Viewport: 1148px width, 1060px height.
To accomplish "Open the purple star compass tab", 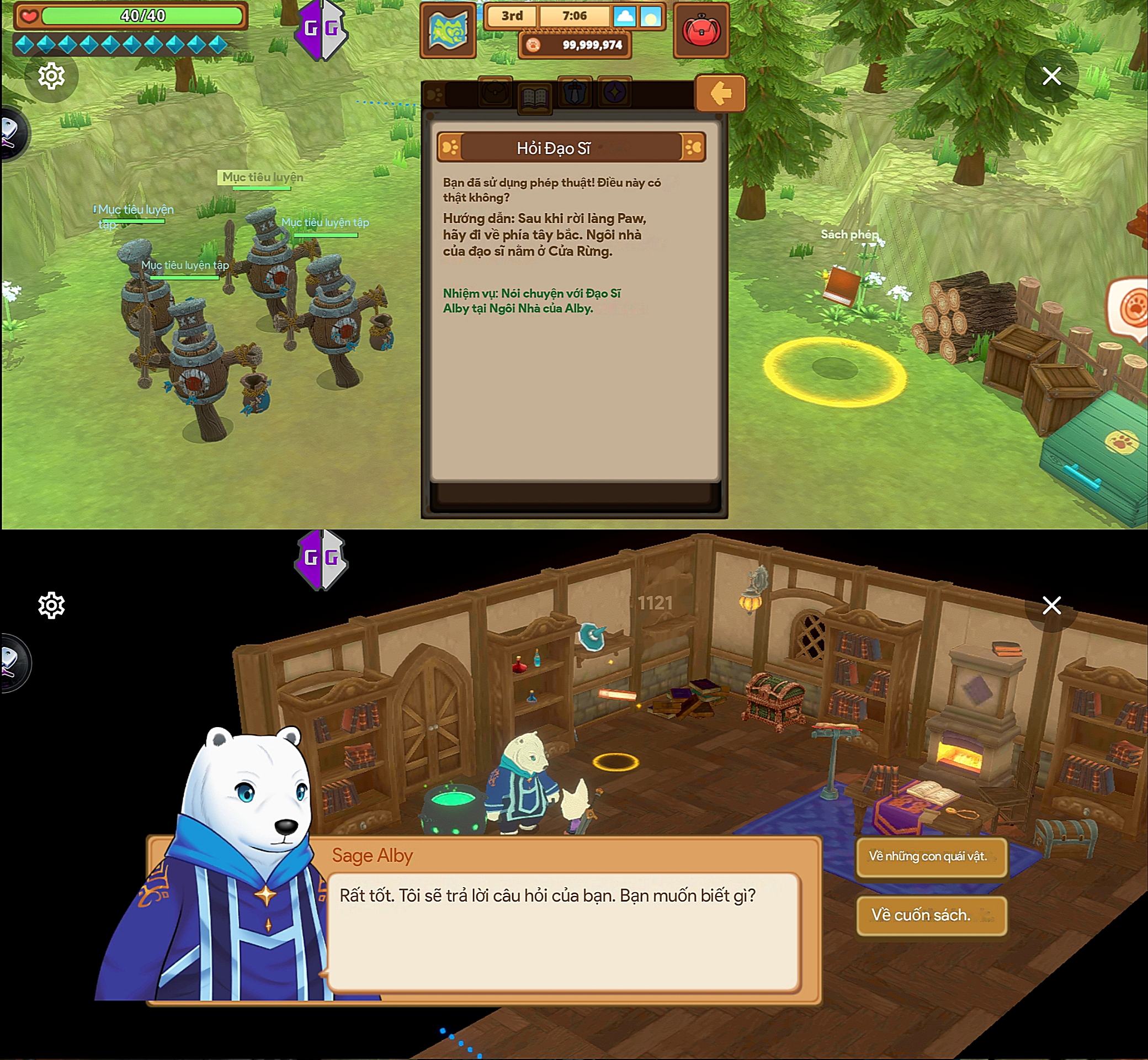I will [614, 92].
